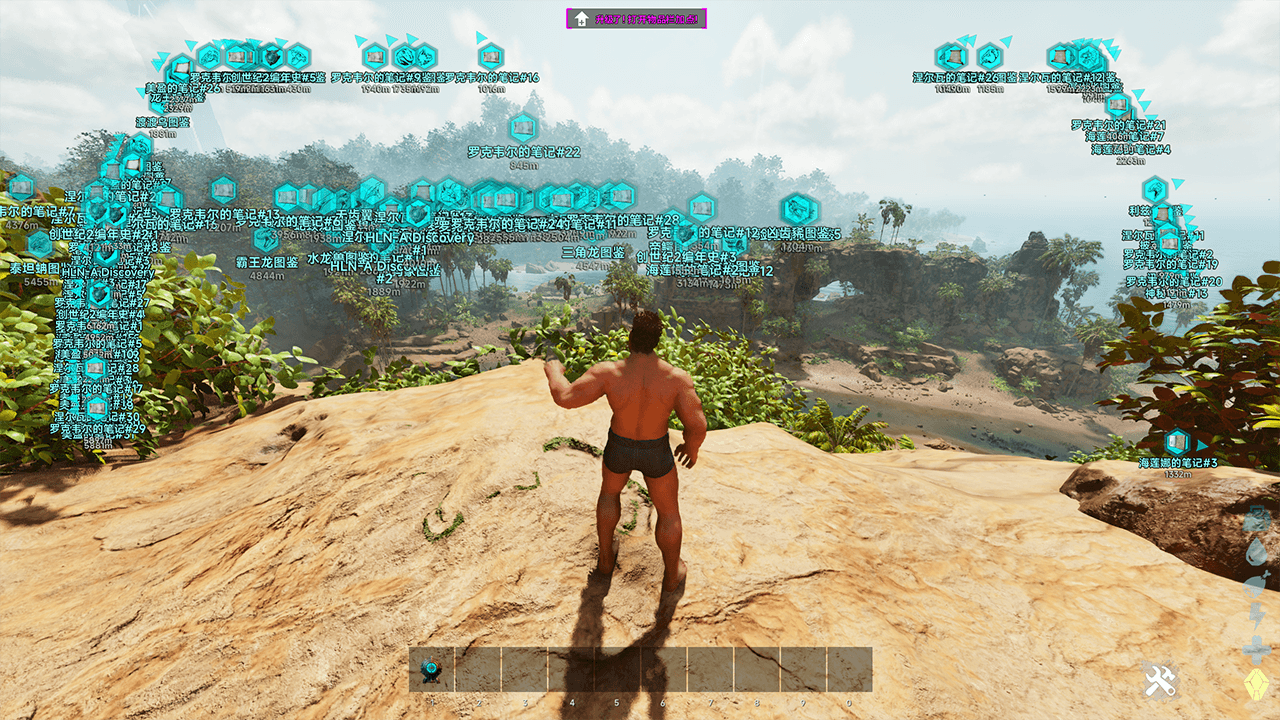Screen dimensions: 1280x720
Task: Select the cyan device in hotbar slot one
Action: point(431,669)
